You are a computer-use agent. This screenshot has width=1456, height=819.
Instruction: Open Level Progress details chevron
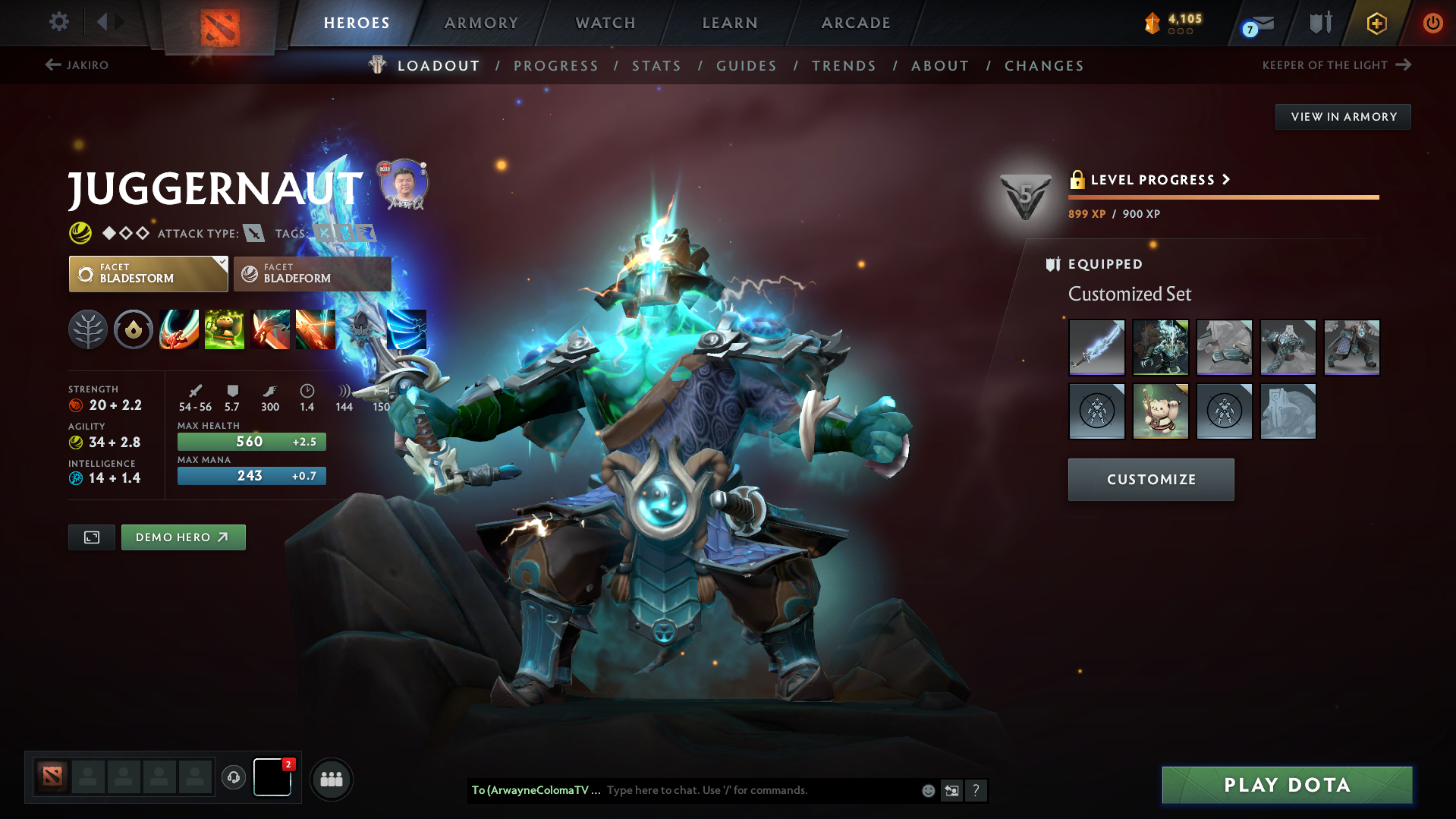(x=1226, y=180)
